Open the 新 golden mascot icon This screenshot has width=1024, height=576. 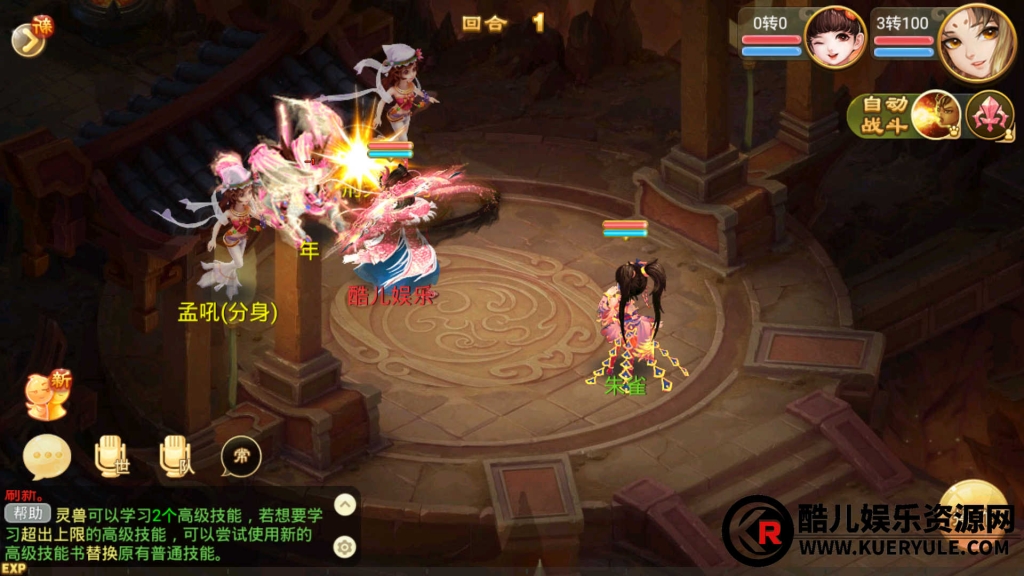click(48, 393)
